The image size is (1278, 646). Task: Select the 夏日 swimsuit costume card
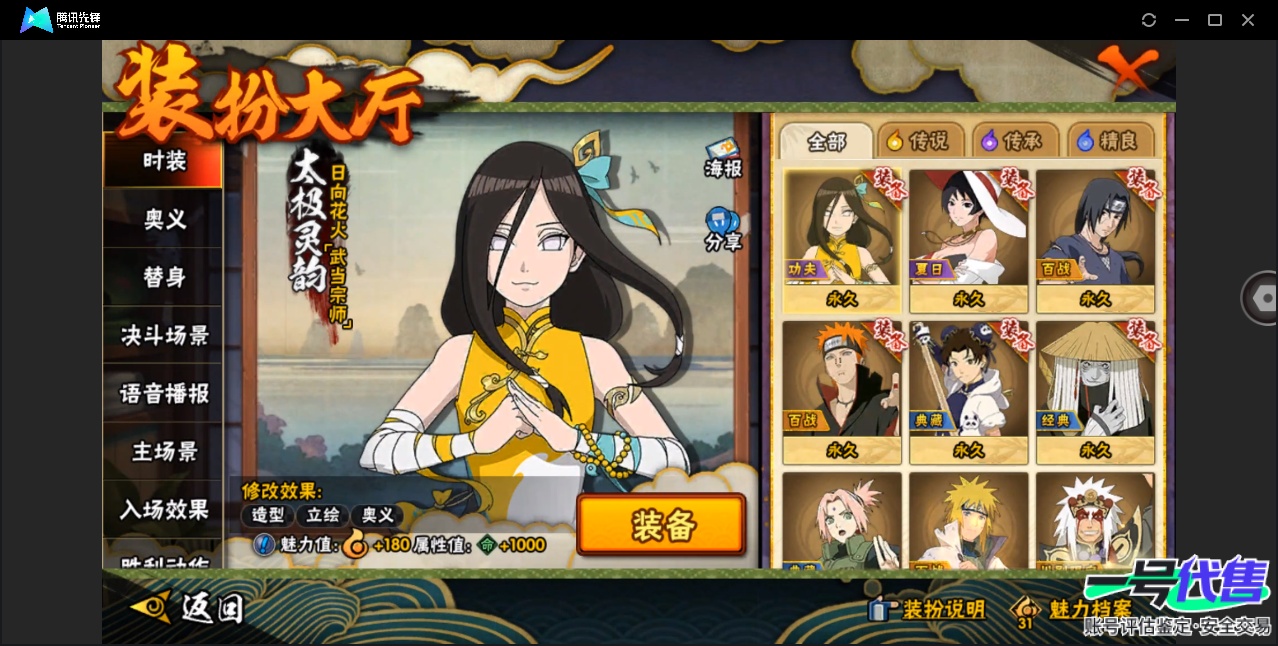(968, 240)
